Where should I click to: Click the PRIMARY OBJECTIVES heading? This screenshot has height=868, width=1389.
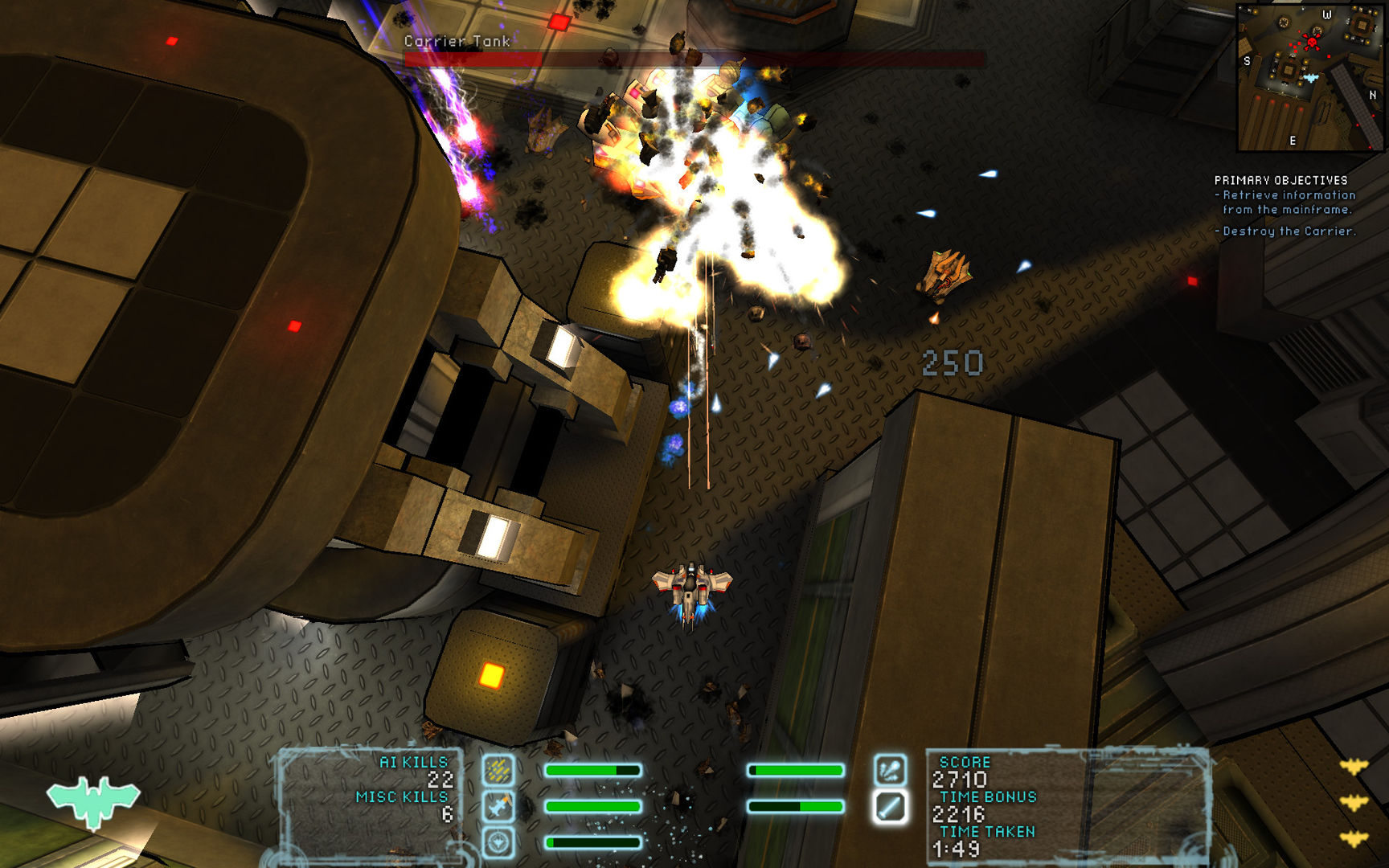1281,178
